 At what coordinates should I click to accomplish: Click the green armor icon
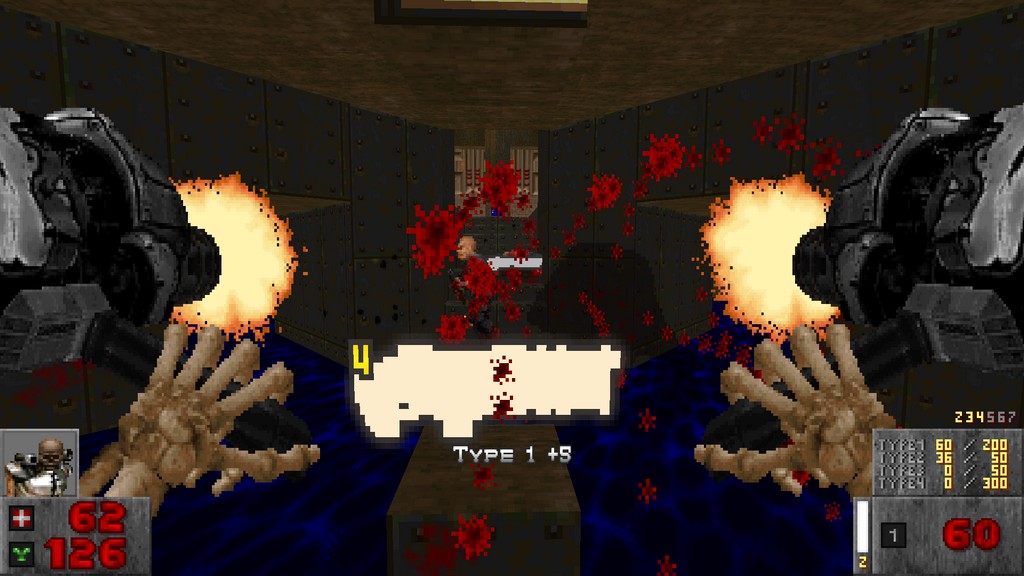point(20,553)
